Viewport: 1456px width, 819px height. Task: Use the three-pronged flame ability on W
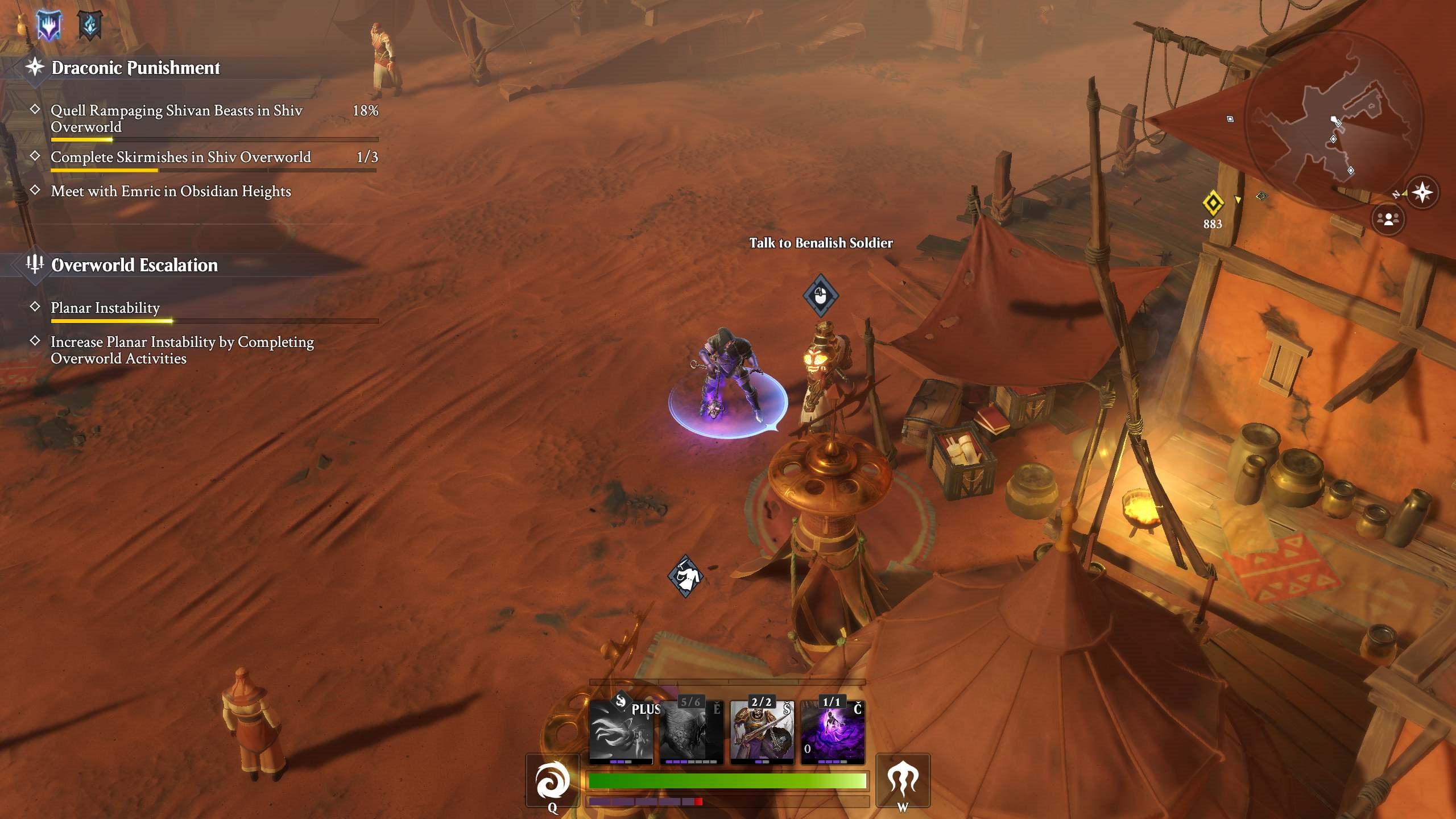(903, 780)
